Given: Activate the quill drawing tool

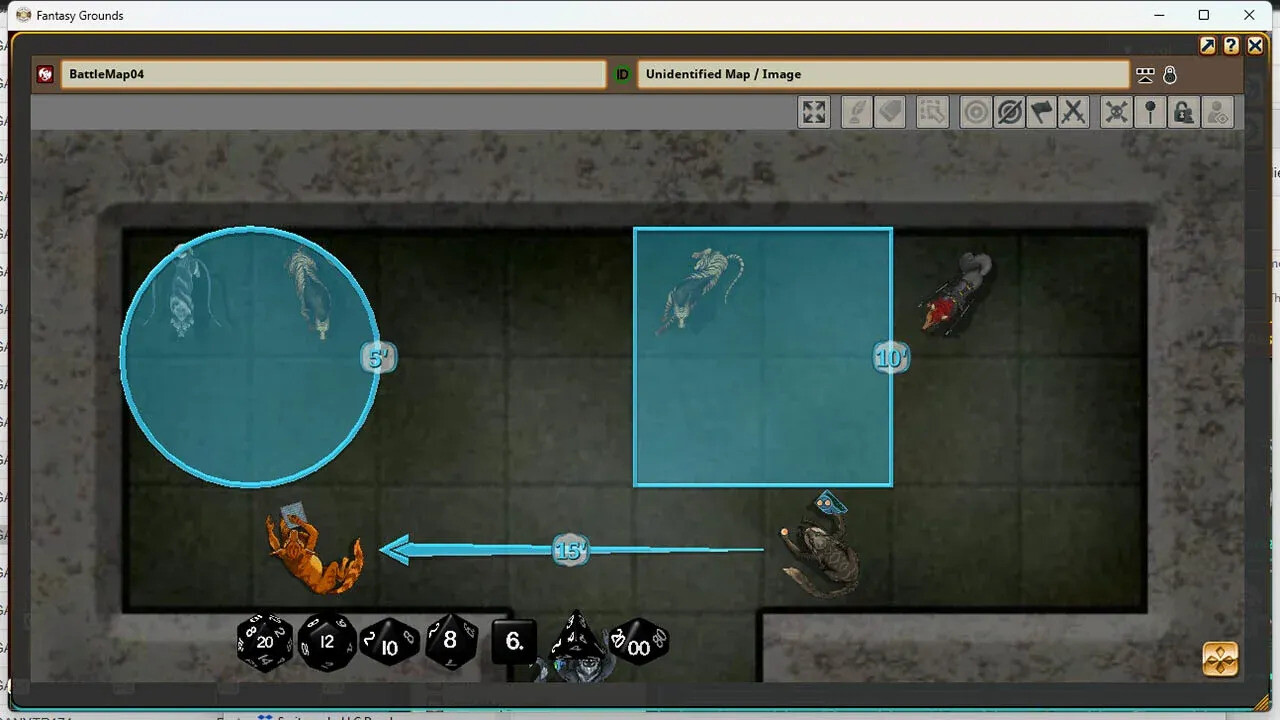Looking at the screenshot, I should coord(855,112).
